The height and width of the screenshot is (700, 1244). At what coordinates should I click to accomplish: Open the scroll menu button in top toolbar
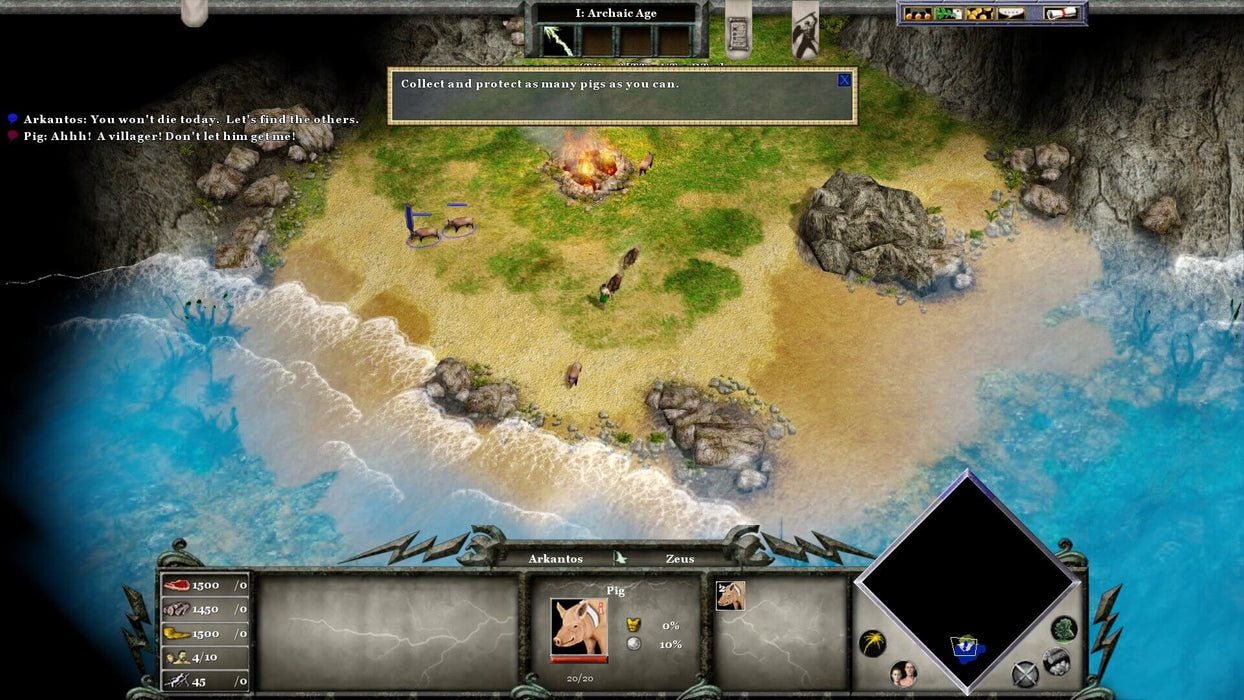tap(1061, 13)
